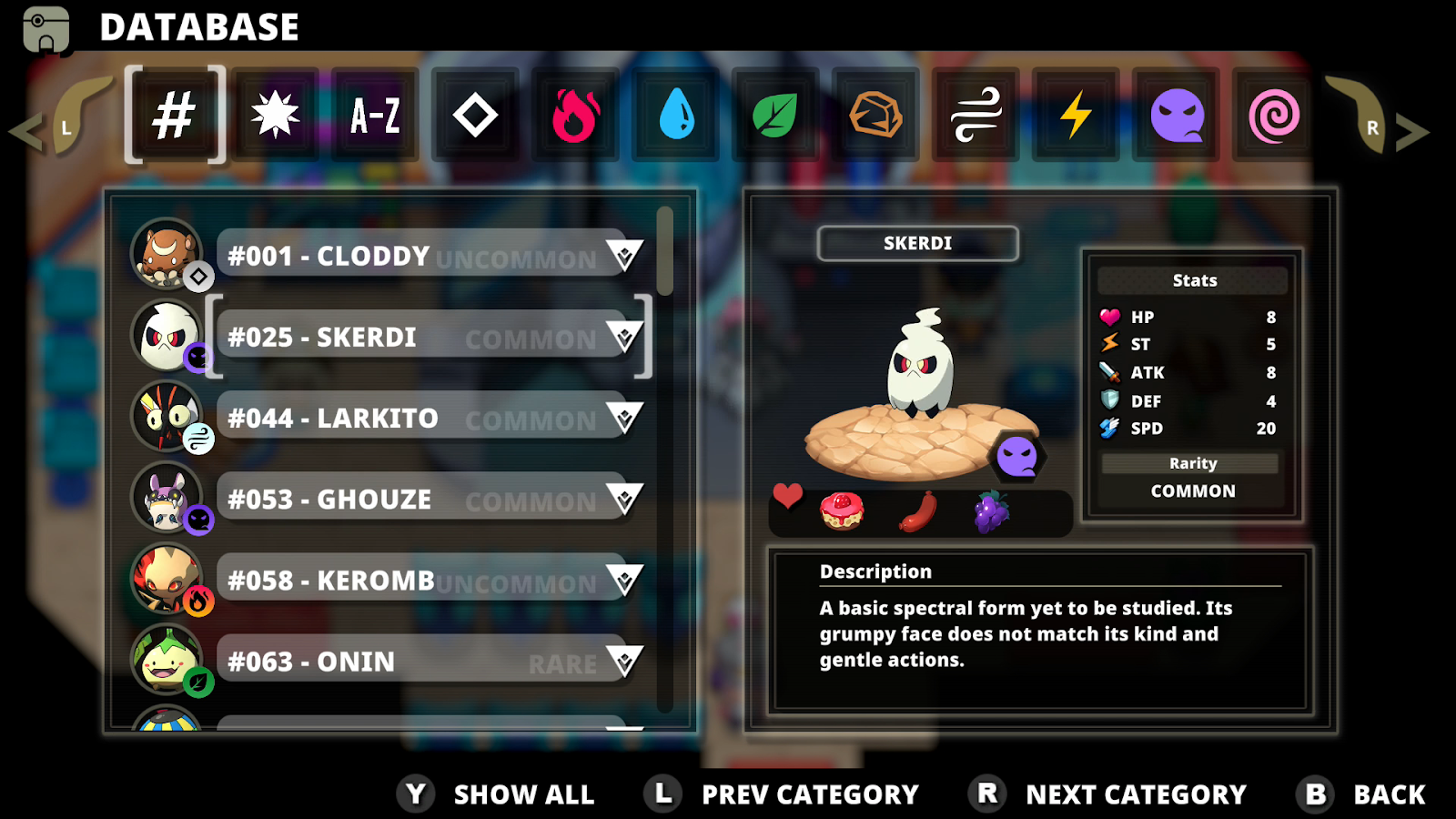
Task: Expand the #025 Skerdi dropdown arrow
Action: pyautogui.click(x=624, y=338)
